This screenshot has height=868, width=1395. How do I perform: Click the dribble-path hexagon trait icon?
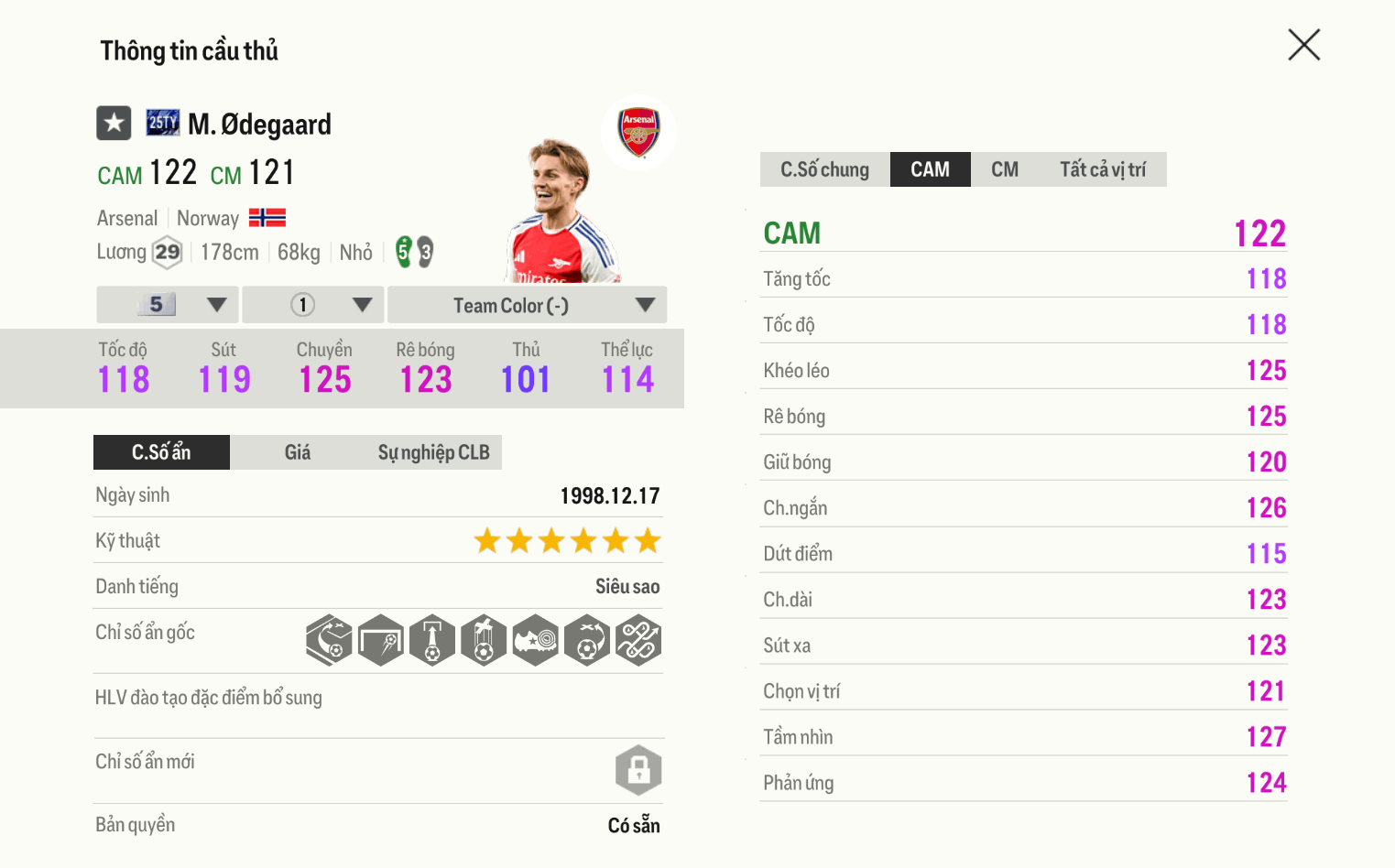point(638,640)
